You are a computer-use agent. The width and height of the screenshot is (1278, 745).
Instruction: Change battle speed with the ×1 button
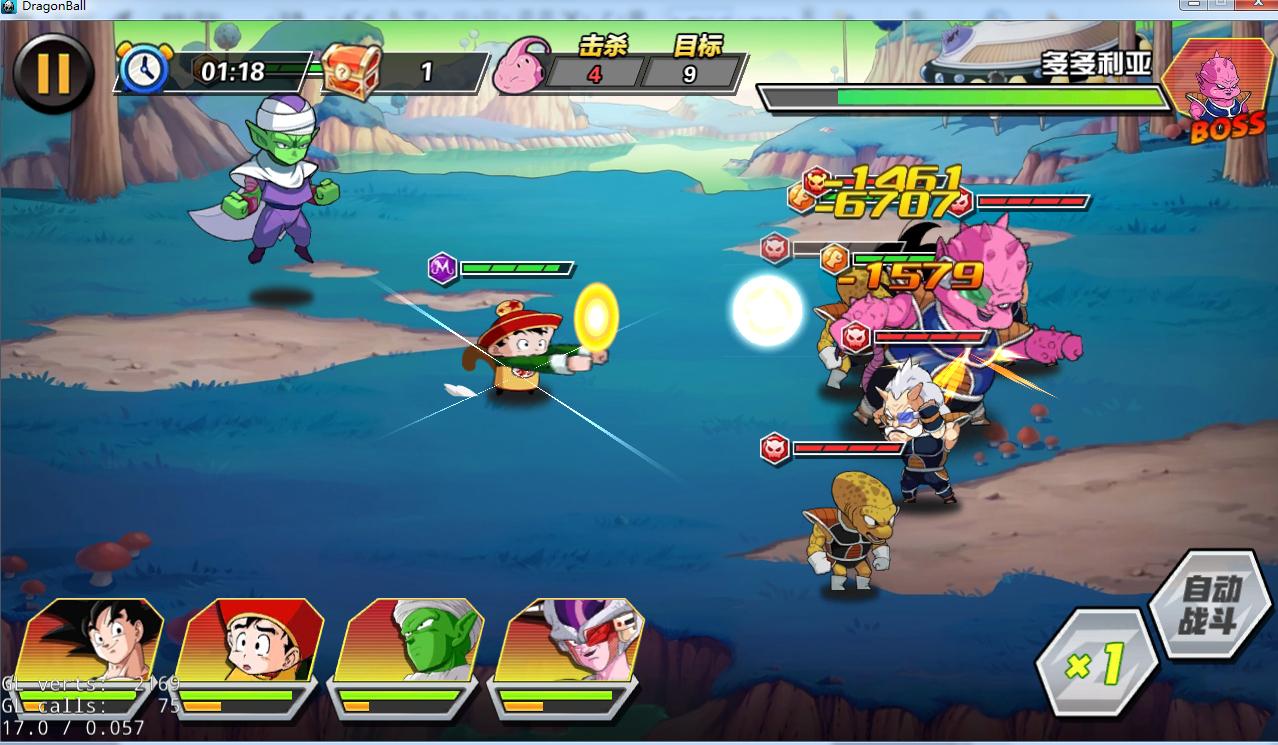1097,662
